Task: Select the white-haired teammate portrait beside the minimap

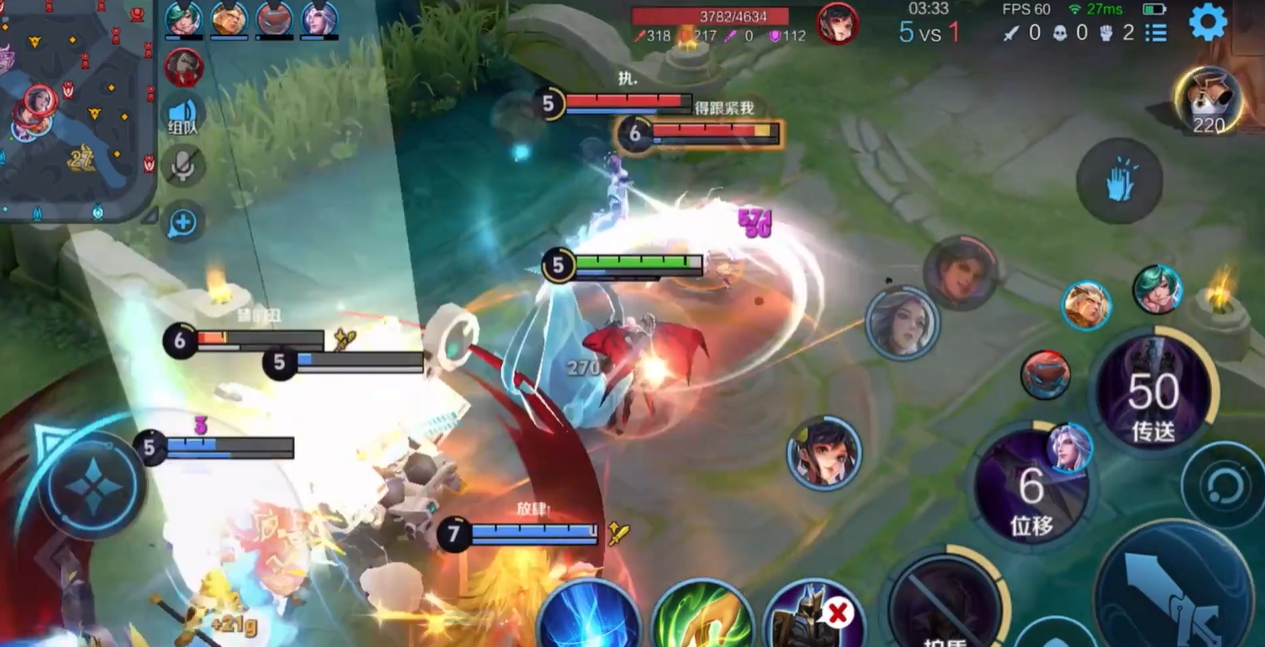Action: [x=319, y=19]
